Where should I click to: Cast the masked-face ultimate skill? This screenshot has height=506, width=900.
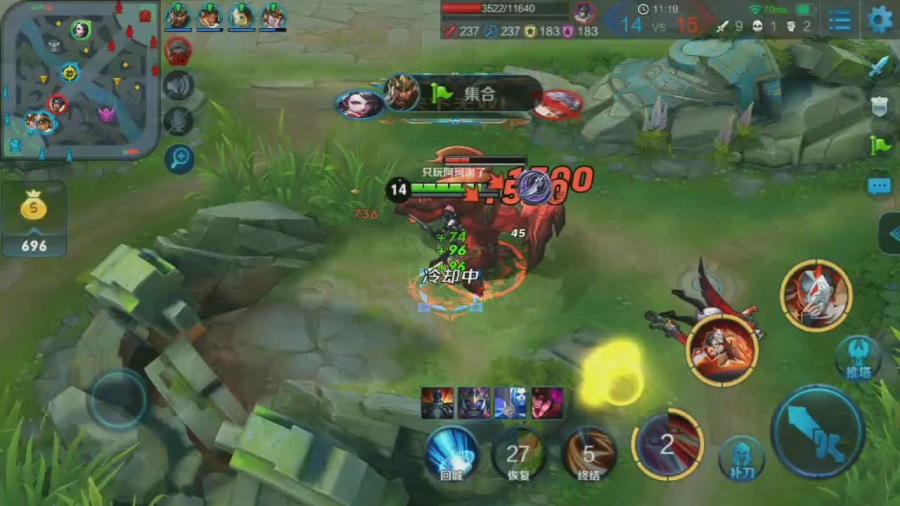(815, 296)
